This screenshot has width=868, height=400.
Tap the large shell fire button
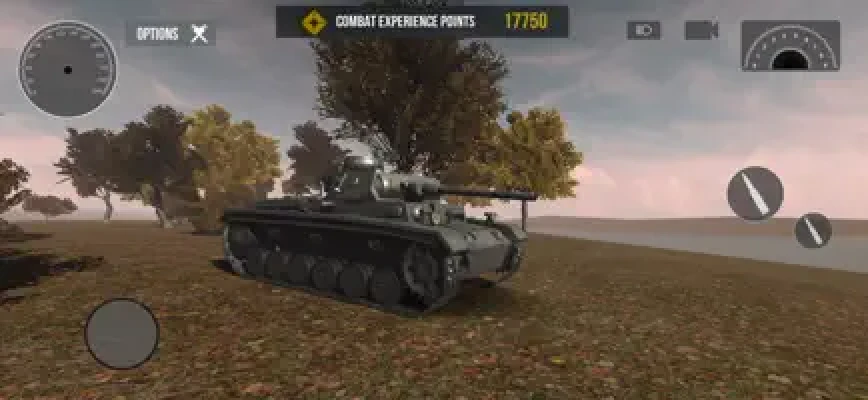click(x=754, y=193)
